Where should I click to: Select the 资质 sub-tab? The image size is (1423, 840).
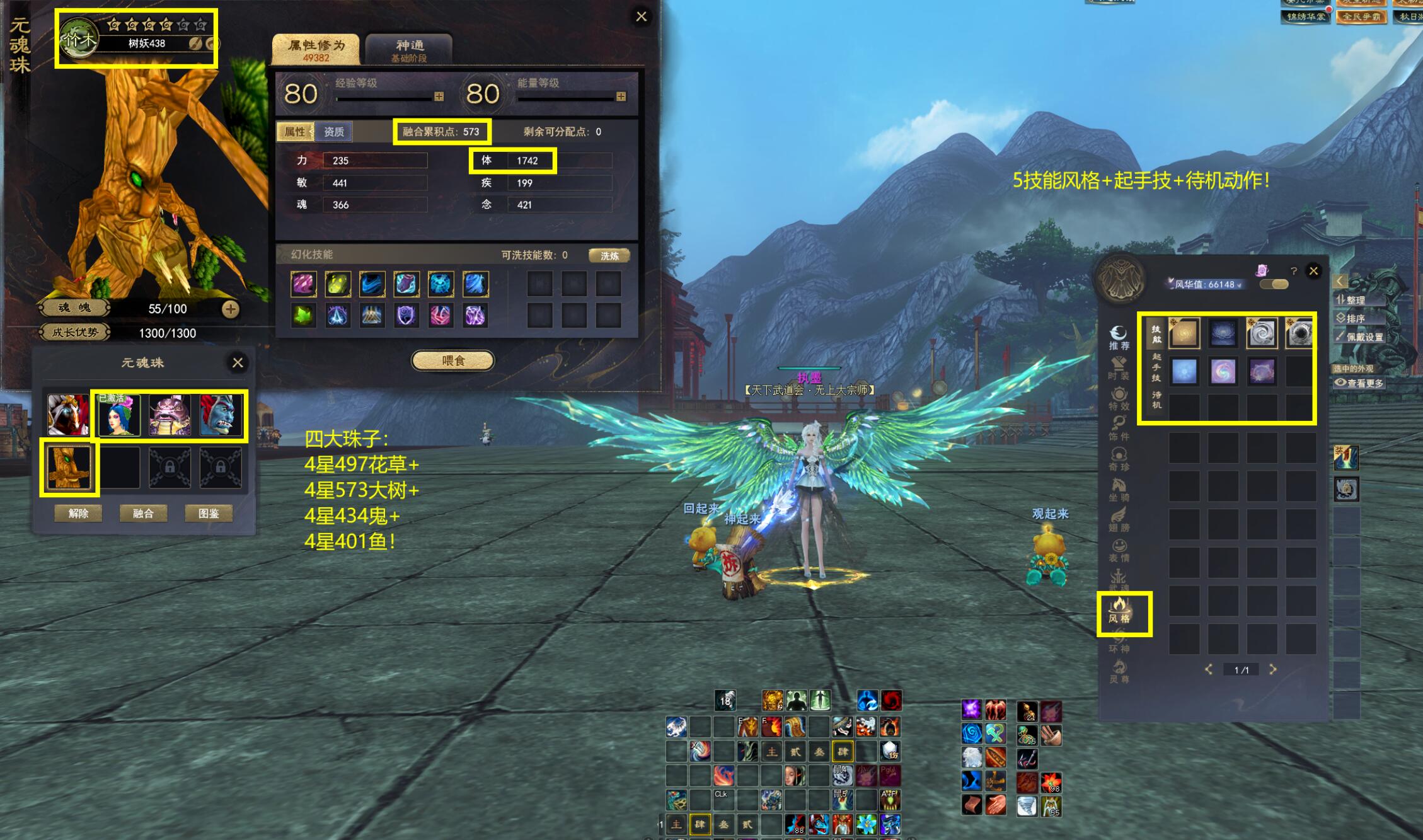pyautogui.click(x=333, y=132)
